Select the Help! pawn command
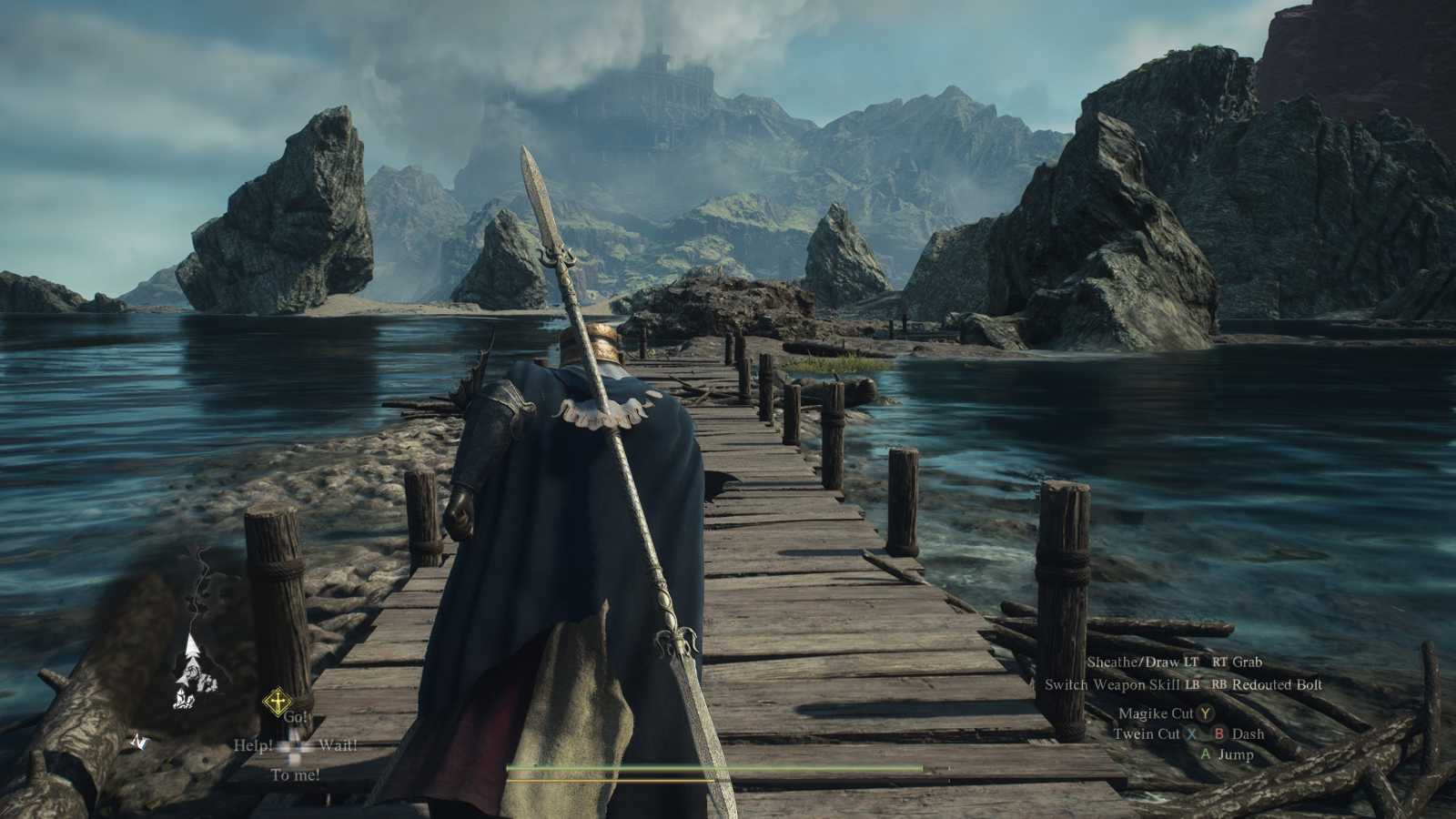Viewport: 1456px width, 819px height. (x=253, y=744)
